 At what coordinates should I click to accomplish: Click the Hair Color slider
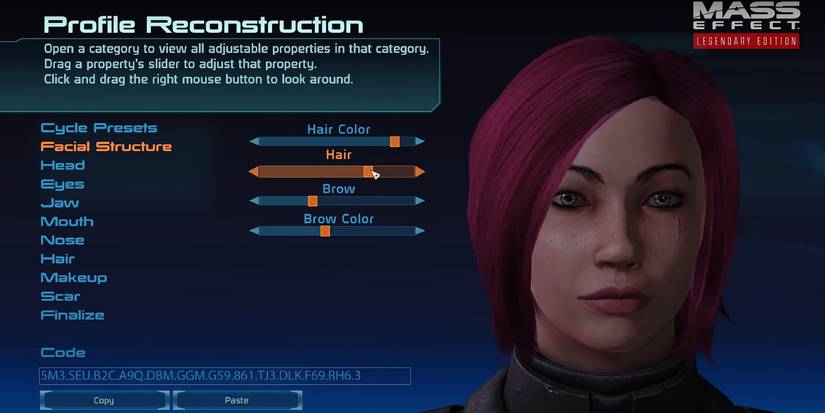click(336, 142)
